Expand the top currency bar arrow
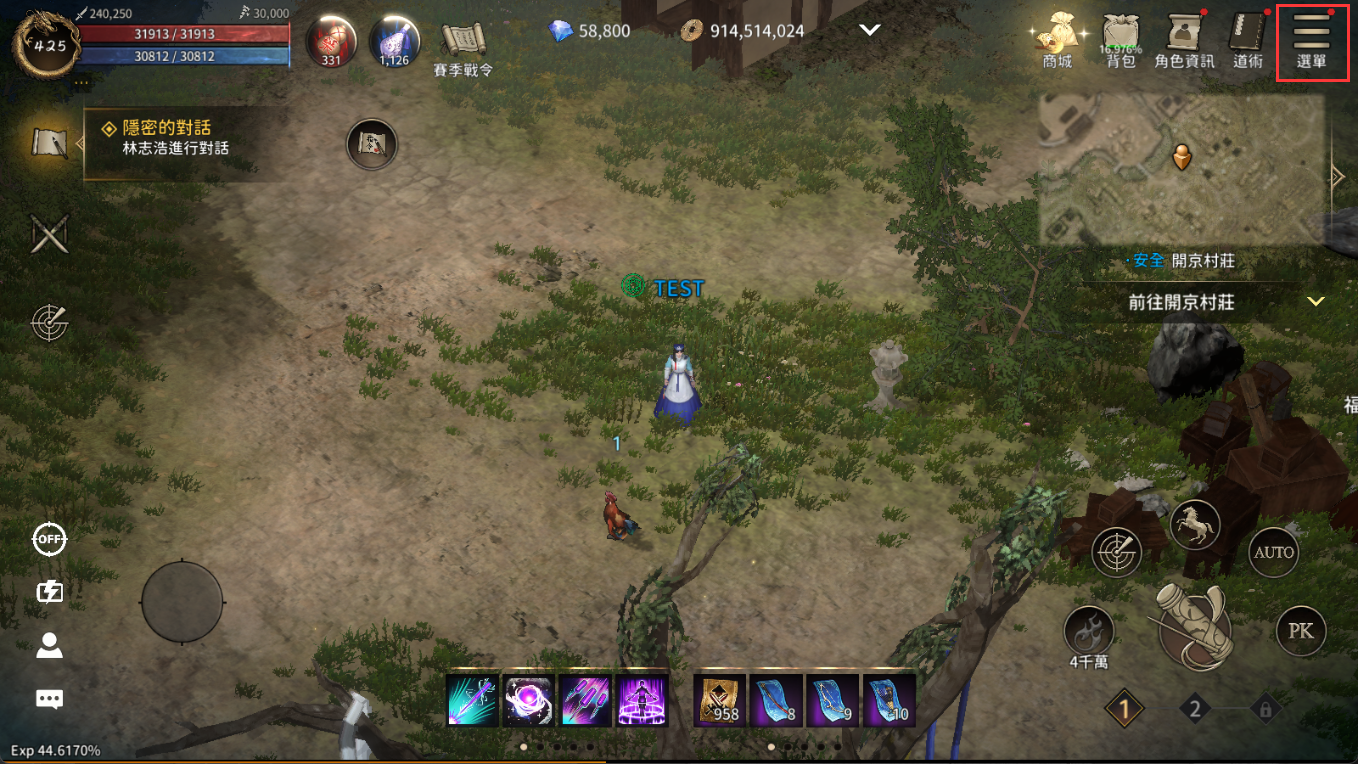Viewport: 1358px width, 764px height. click(869, 30)
